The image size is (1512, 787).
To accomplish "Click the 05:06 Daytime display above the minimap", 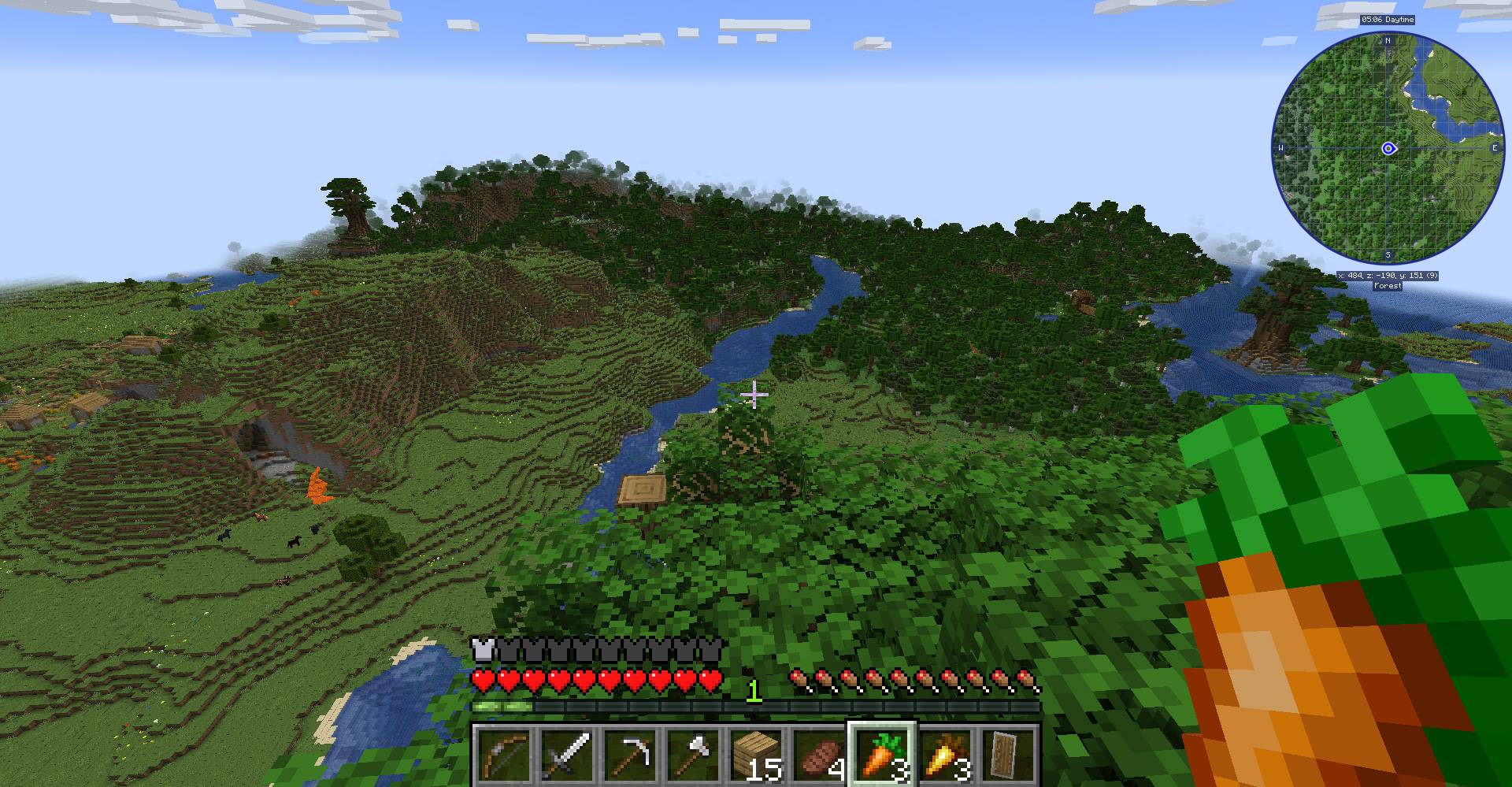I will pyautogui.click(x=1388, y=21).
